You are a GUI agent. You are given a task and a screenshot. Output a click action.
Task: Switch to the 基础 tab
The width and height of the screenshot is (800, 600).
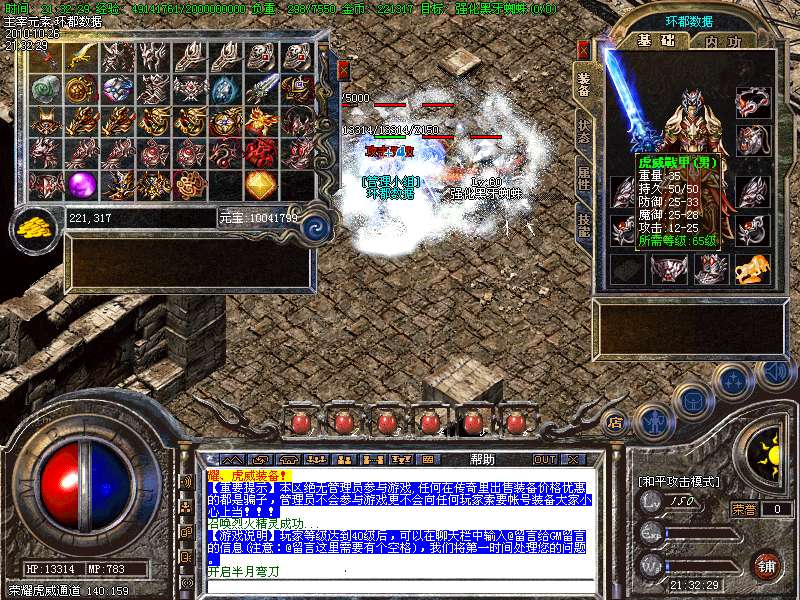click(x=656, y=41)
